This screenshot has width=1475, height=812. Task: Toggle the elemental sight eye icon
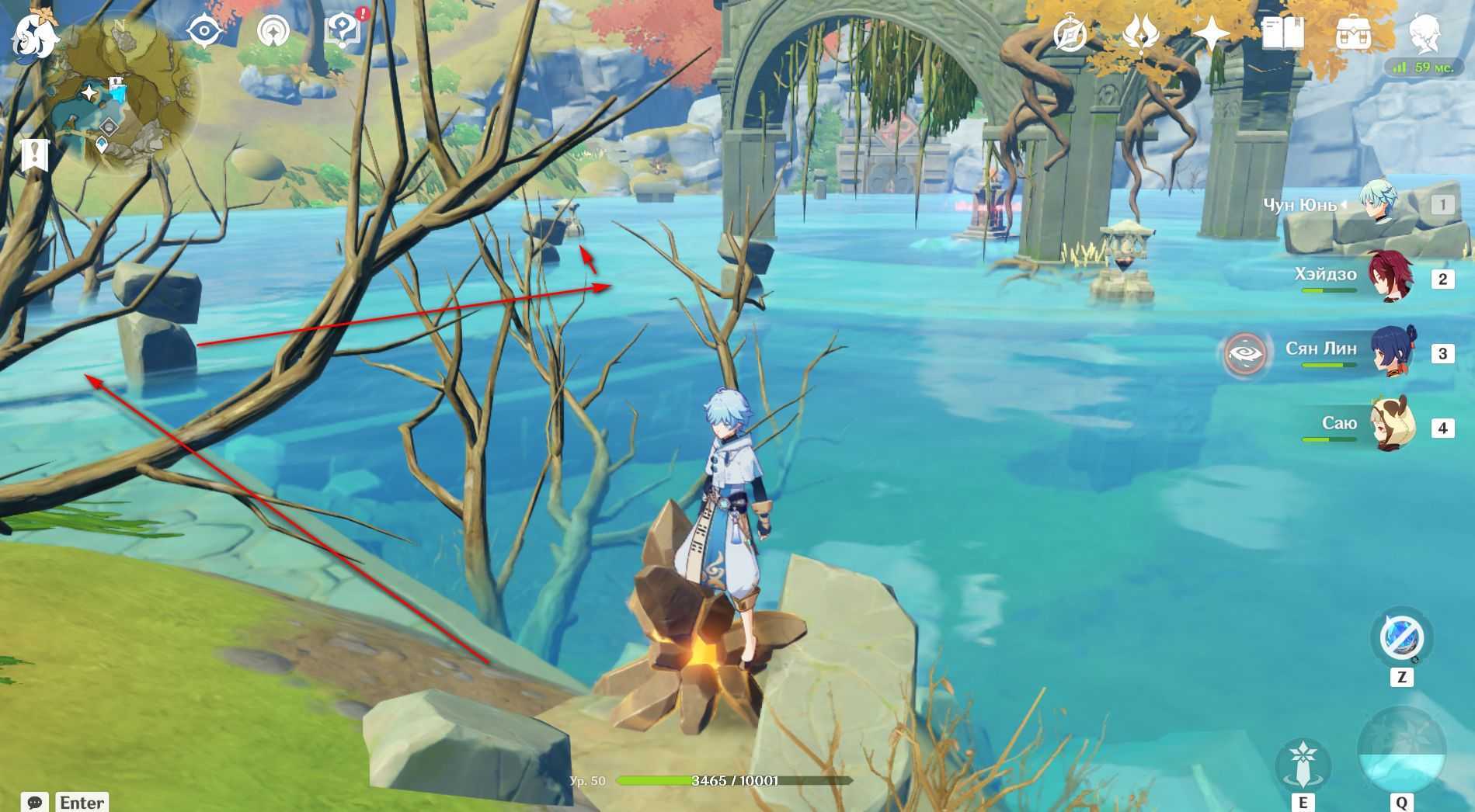point(204,31)
